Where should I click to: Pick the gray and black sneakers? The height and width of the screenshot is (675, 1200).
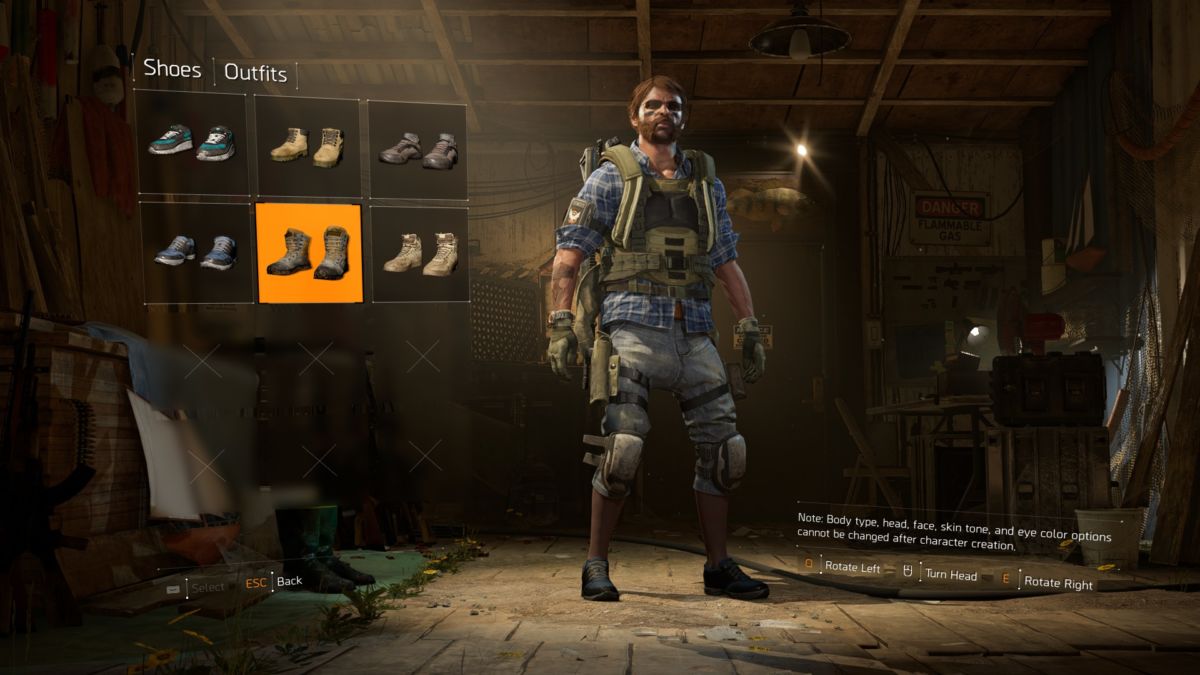click(x=418, y=149)
